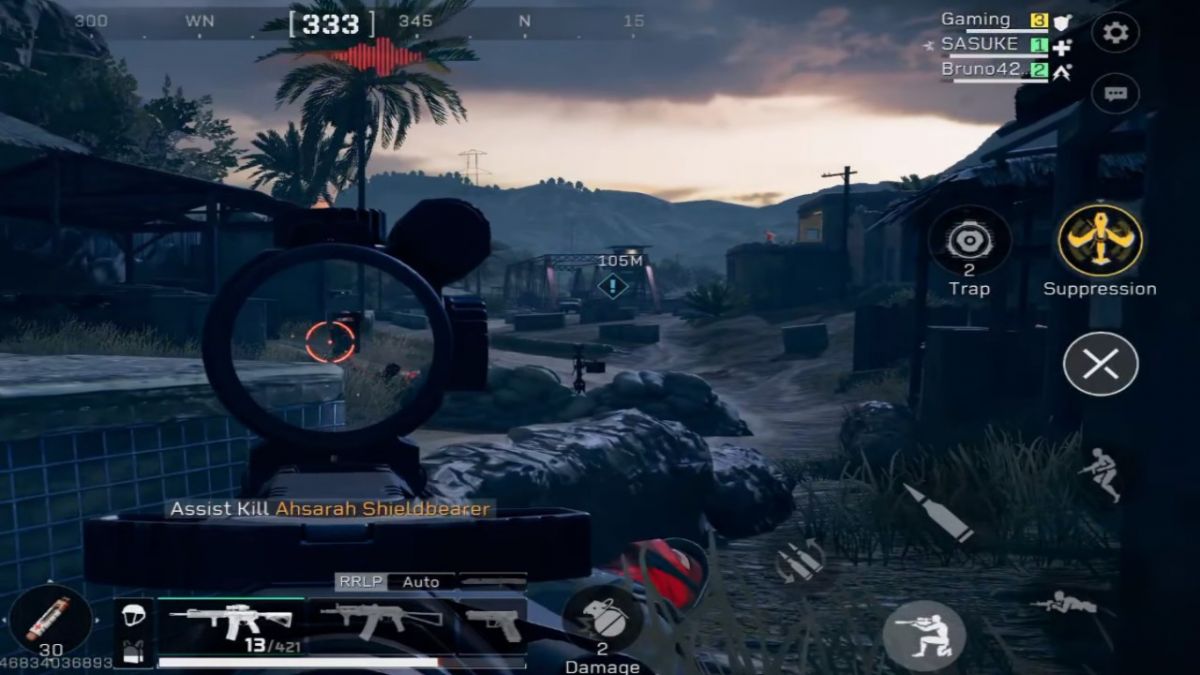Use the healing syringe item

[x=49, y=620]
